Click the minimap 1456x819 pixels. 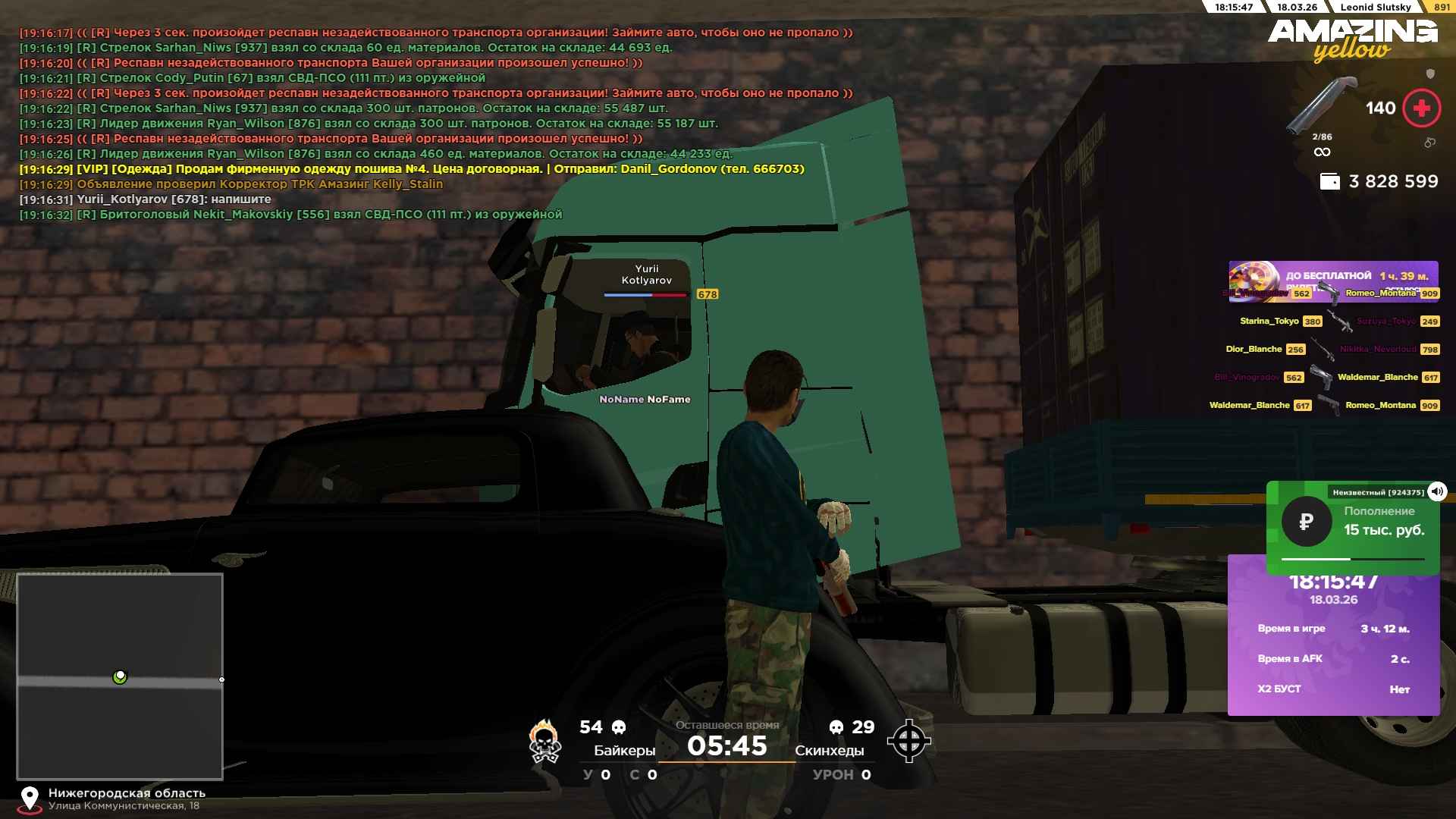[x=120, y=676]
